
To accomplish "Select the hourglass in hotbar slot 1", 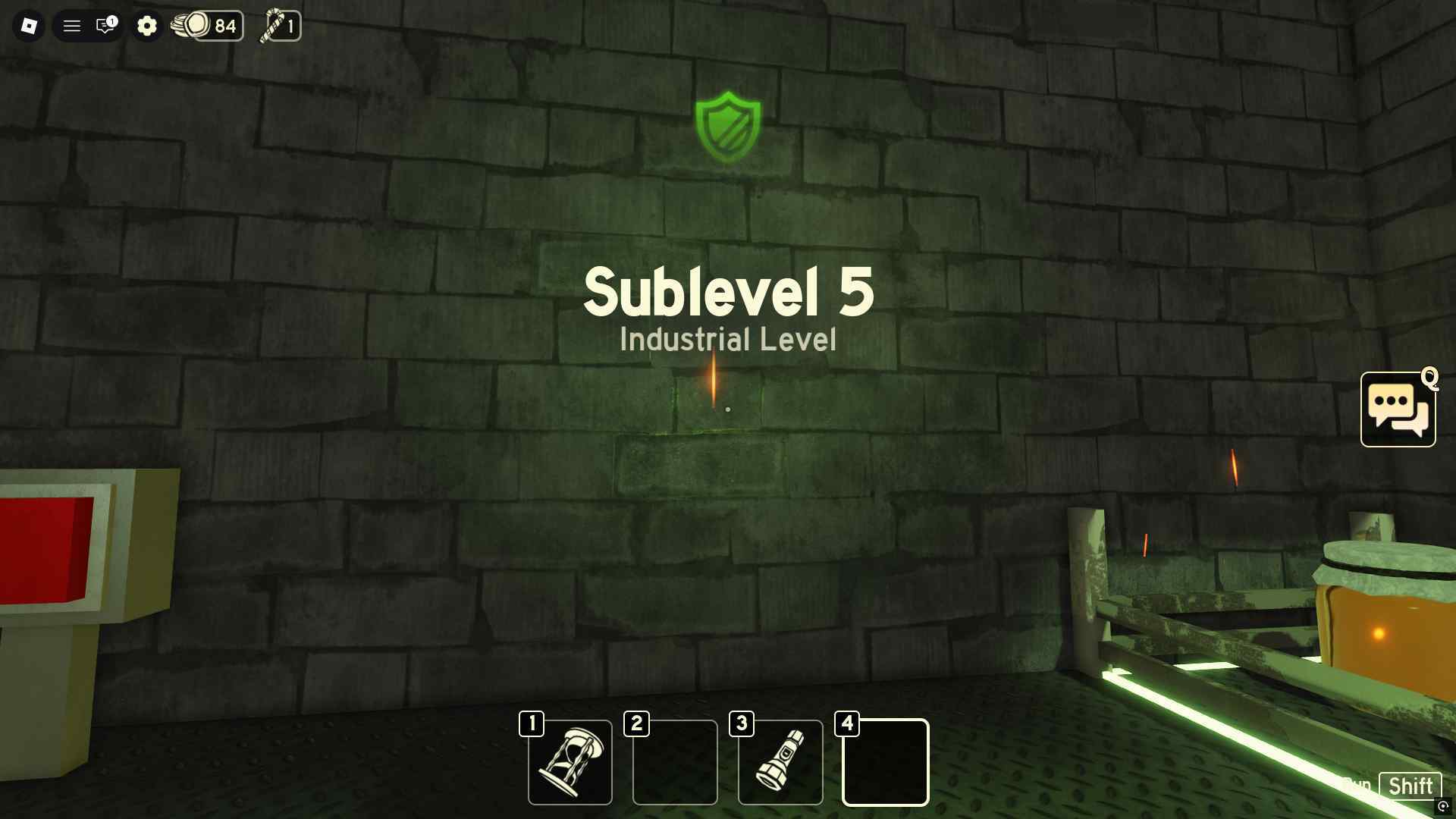I will click(570, 761).
